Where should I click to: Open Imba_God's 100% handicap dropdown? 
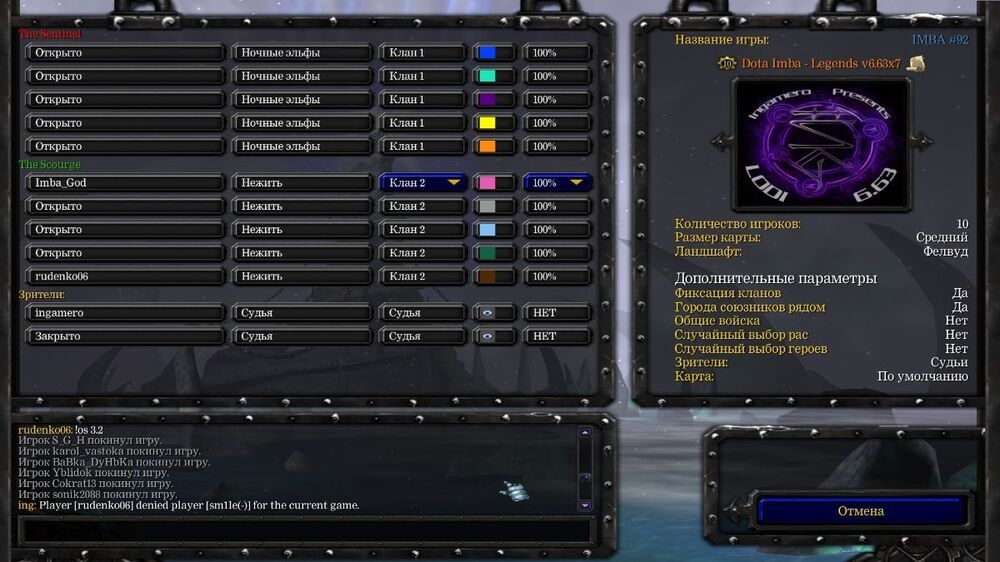pyautogui.click(x=557, y=183)
